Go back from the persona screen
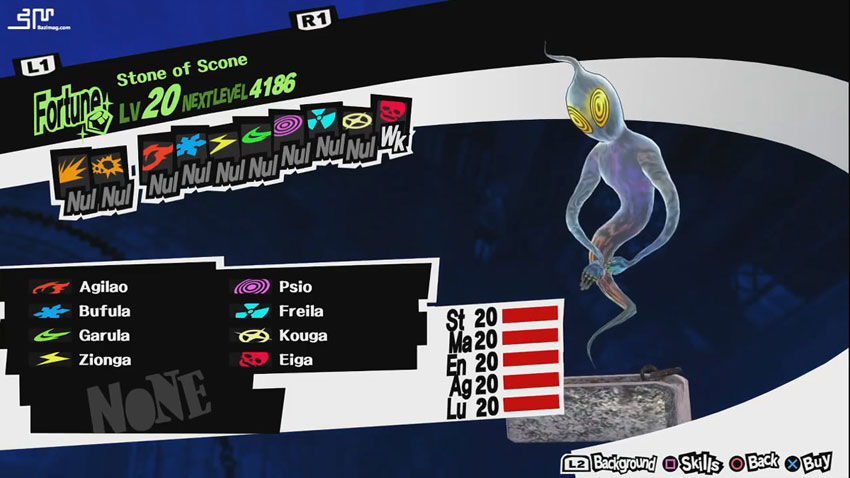The height and width of the screenshot is (478, 850). coord(754,463)
